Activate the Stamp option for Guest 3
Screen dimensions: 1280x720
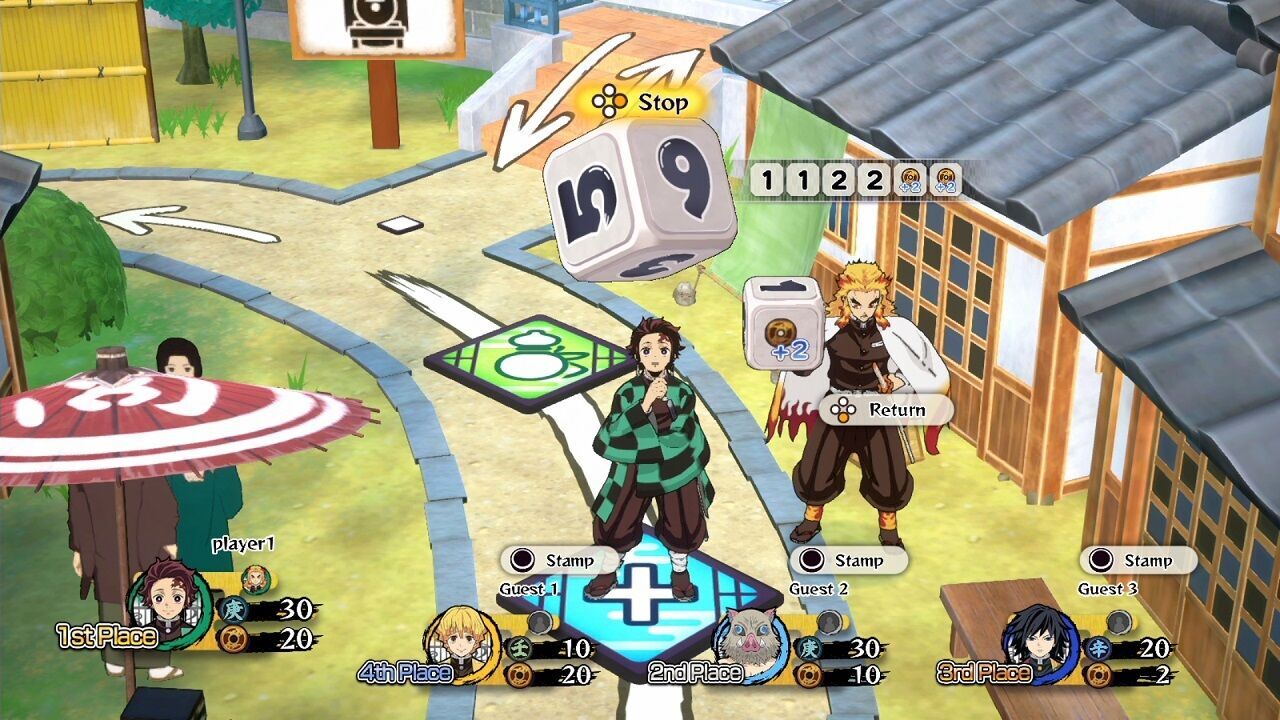(1140, 561)
